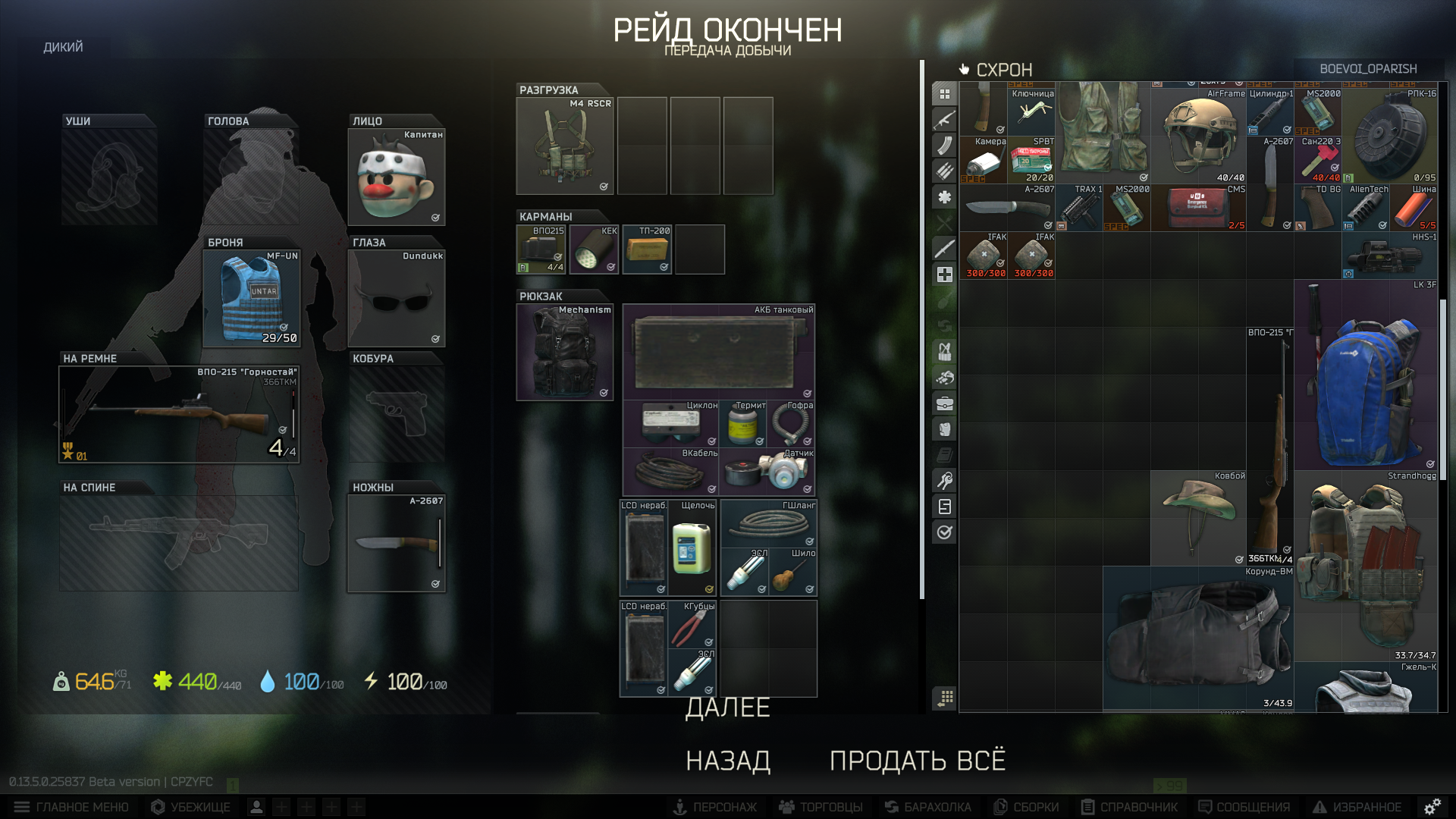
Task: Select the blue LK 3F backpack in stash
Action: tap(1365, 375)
